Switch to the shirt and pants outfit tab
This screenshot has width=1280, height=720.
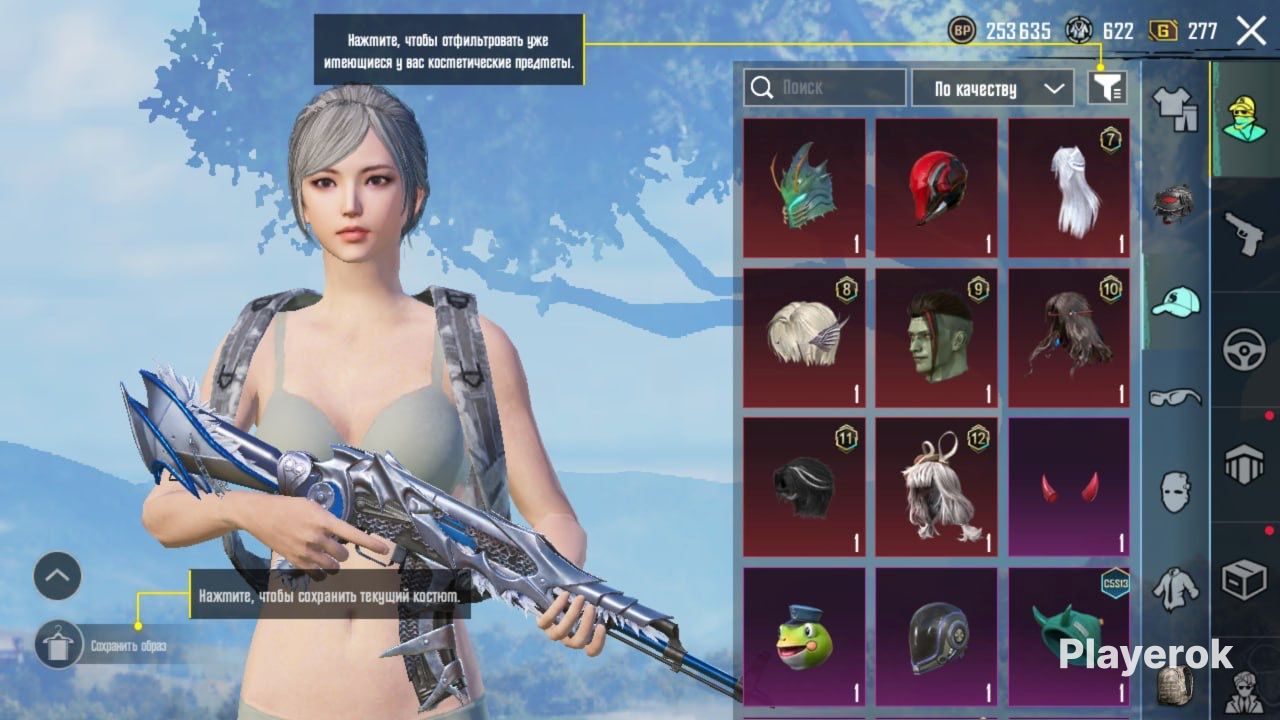click(x=1175, y=106)
